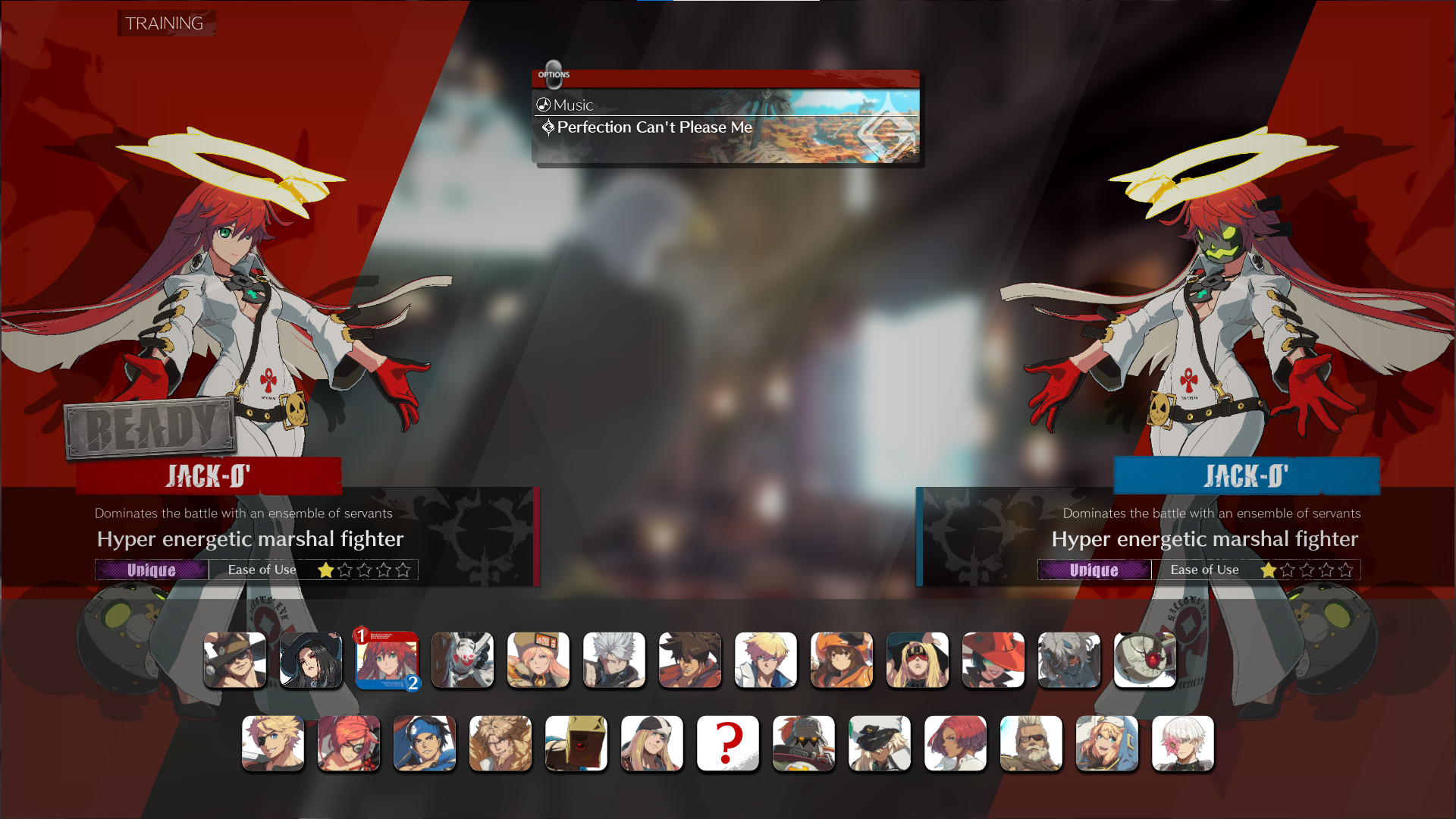Click the TRAINING mode label

(165, 23)
